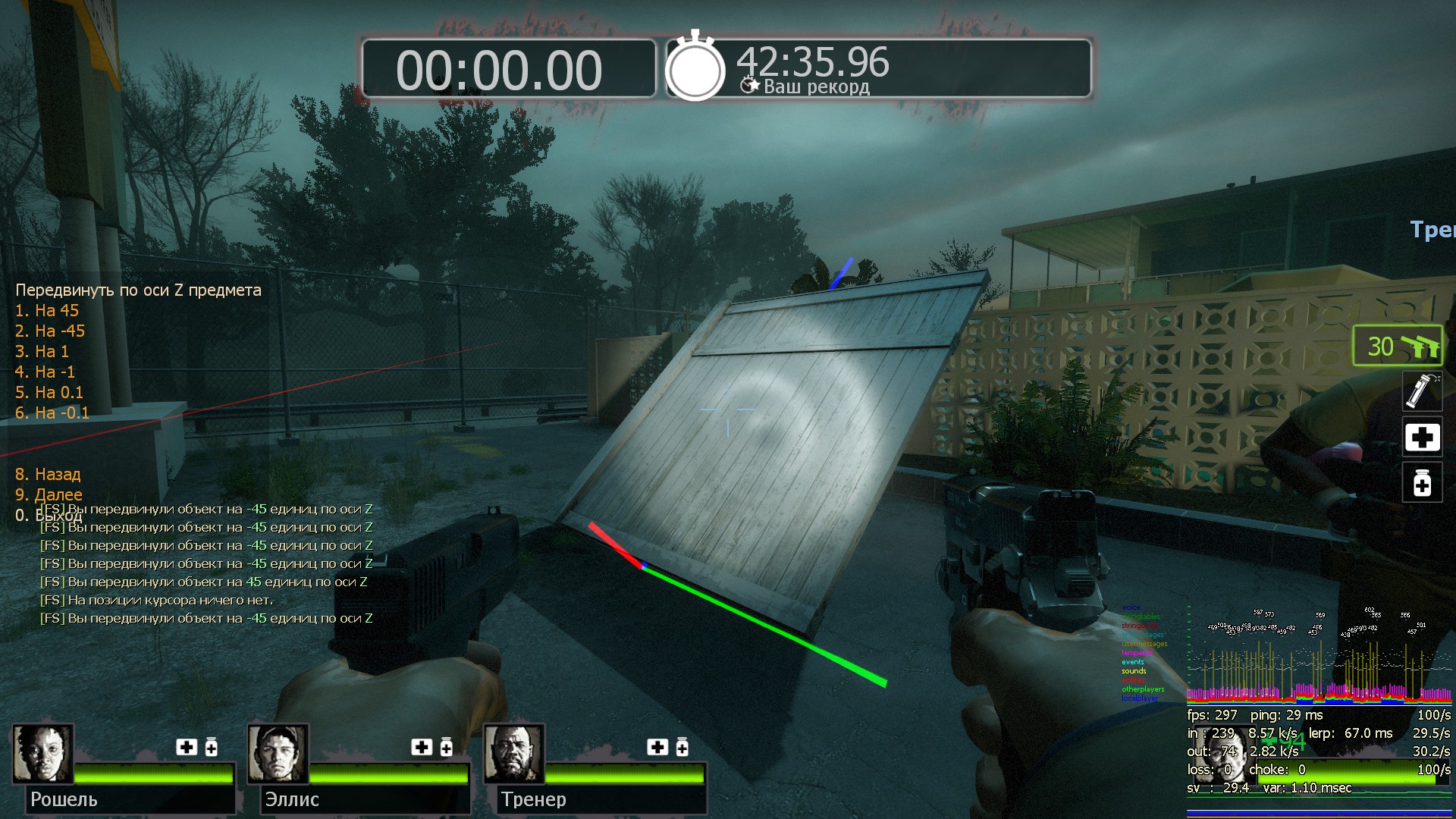The height and width of the screenshot is (819, 1456).
Task: Click Рошель's teammate portrait
Action: 42,754
